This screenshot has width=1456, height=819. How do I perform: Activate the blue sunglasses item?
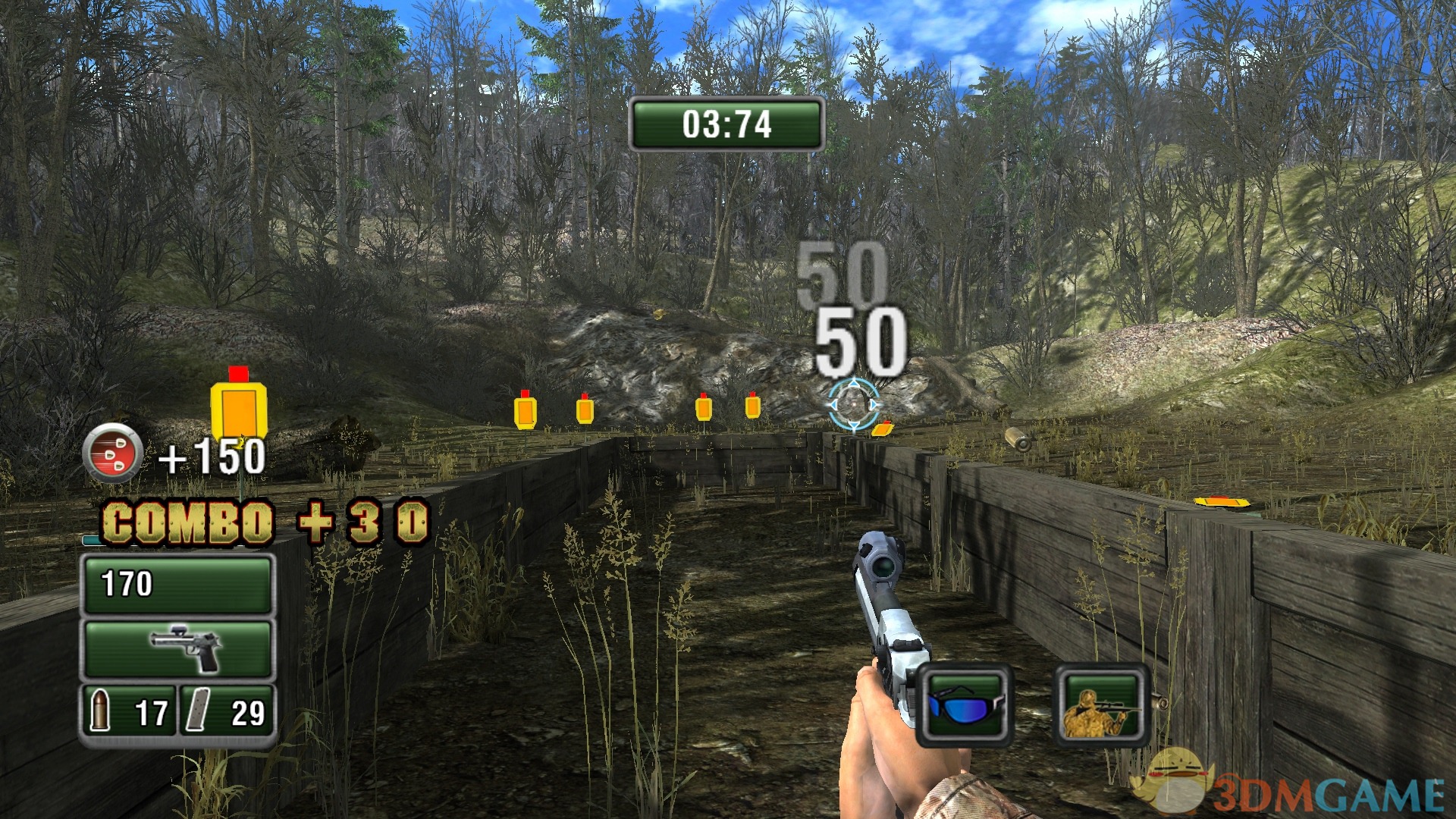[965, 705]
